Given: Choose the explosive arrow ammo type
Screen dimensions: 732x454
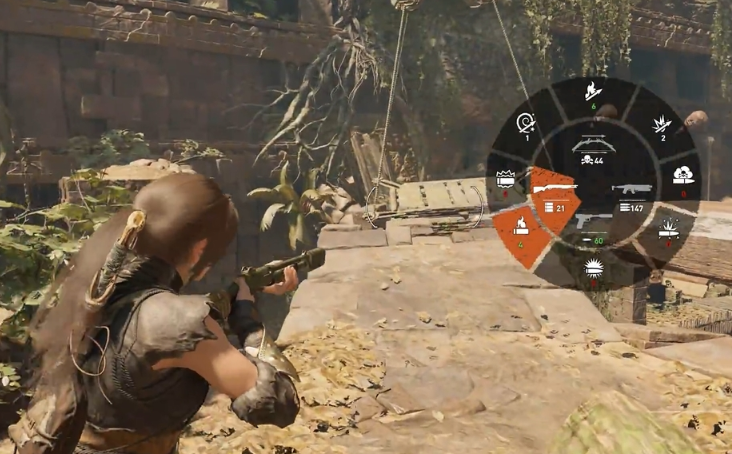Looking at the screenshot, I should pos(661,125).
